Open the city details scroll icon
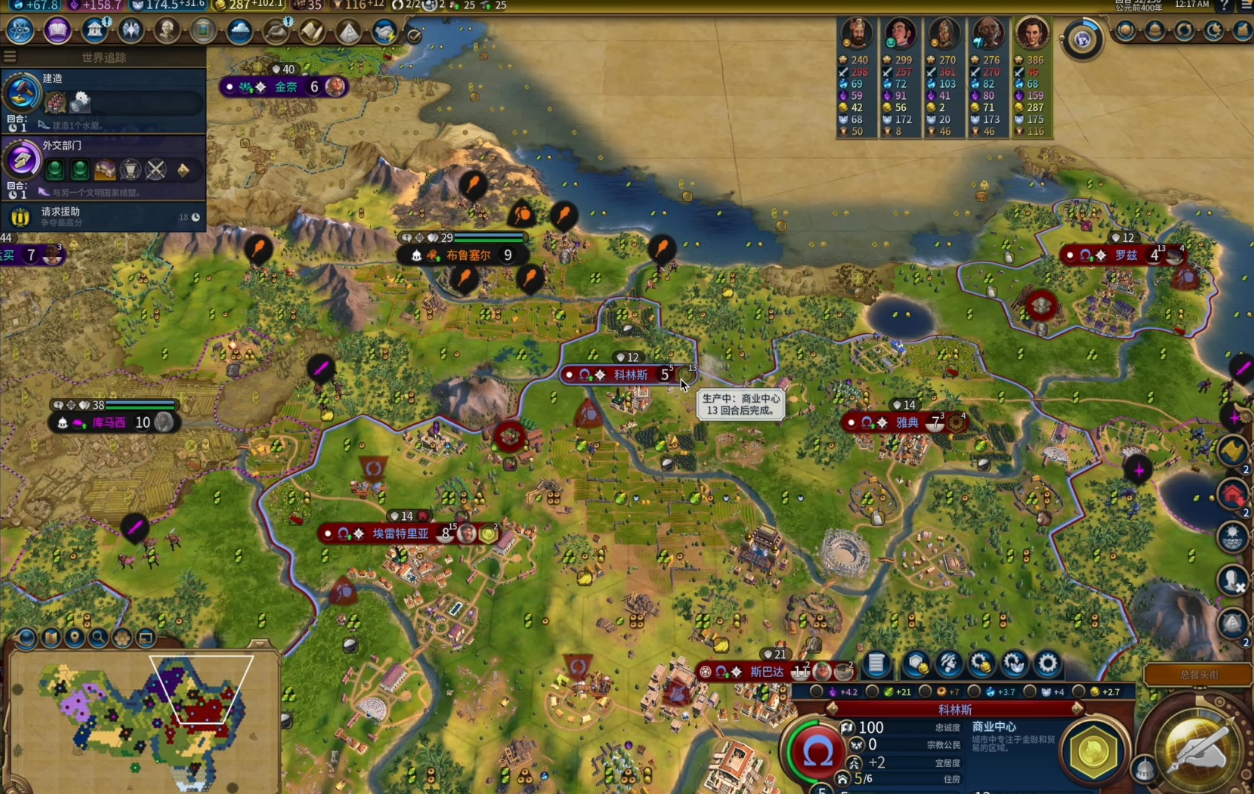 point(877,664)
